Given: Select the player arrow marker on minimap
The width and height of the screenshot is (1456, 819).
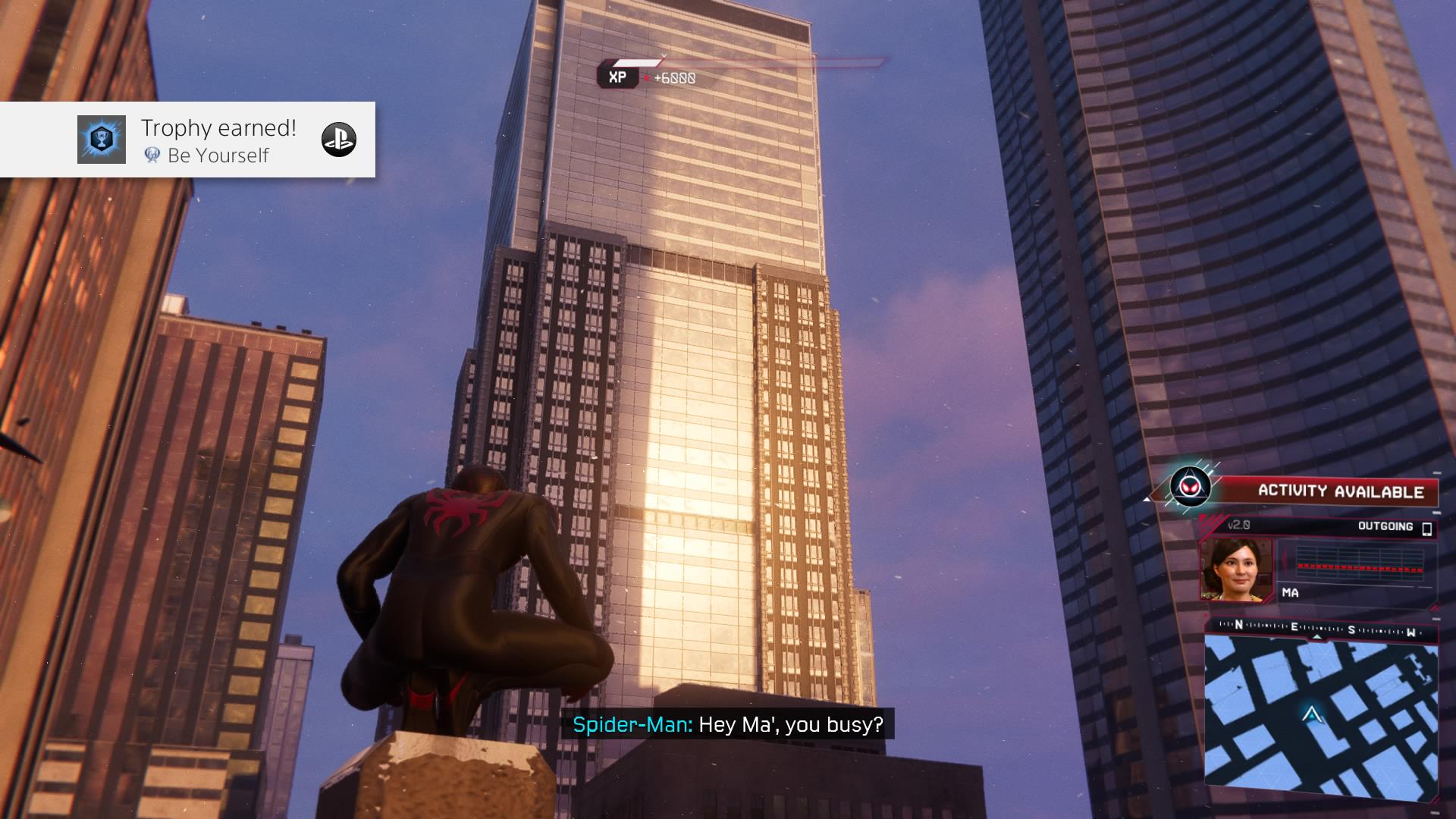Looking at the screenshot, I should [x=1311, y=714].
